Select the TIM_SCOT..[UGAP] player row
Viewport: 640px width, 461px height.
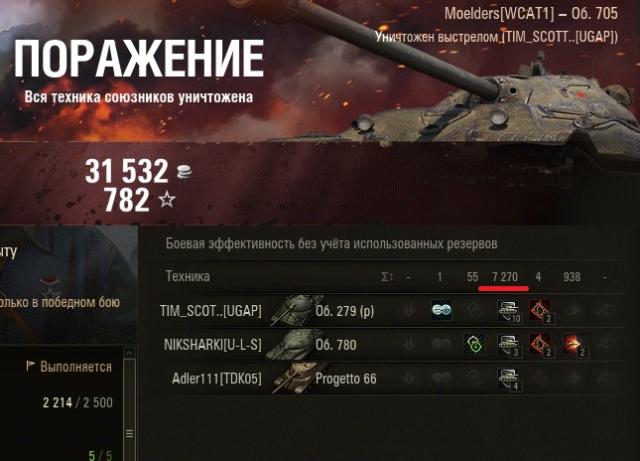pyautogui.click(x=211, y=311)
